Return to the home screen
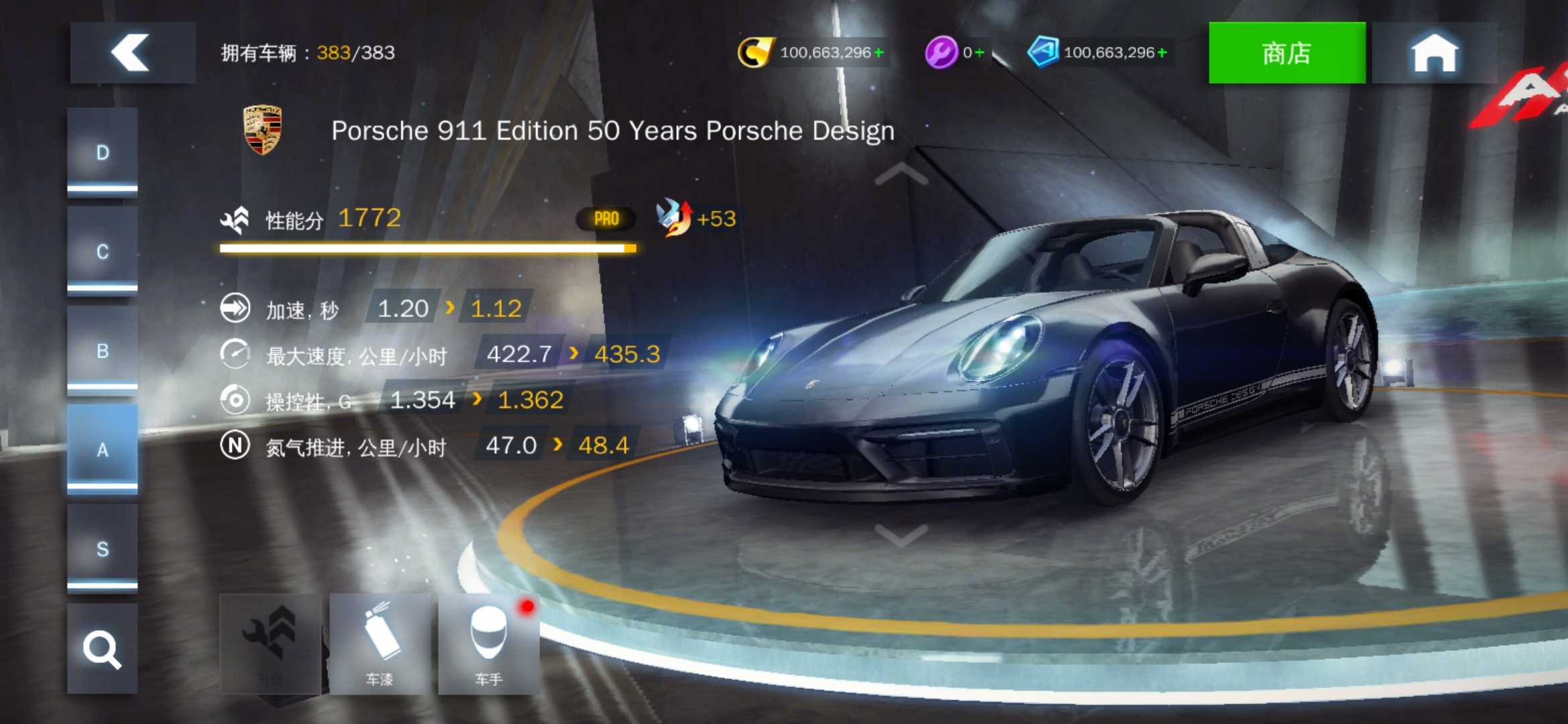Screen dimensions: 1568x724 tap(1434, 53)
